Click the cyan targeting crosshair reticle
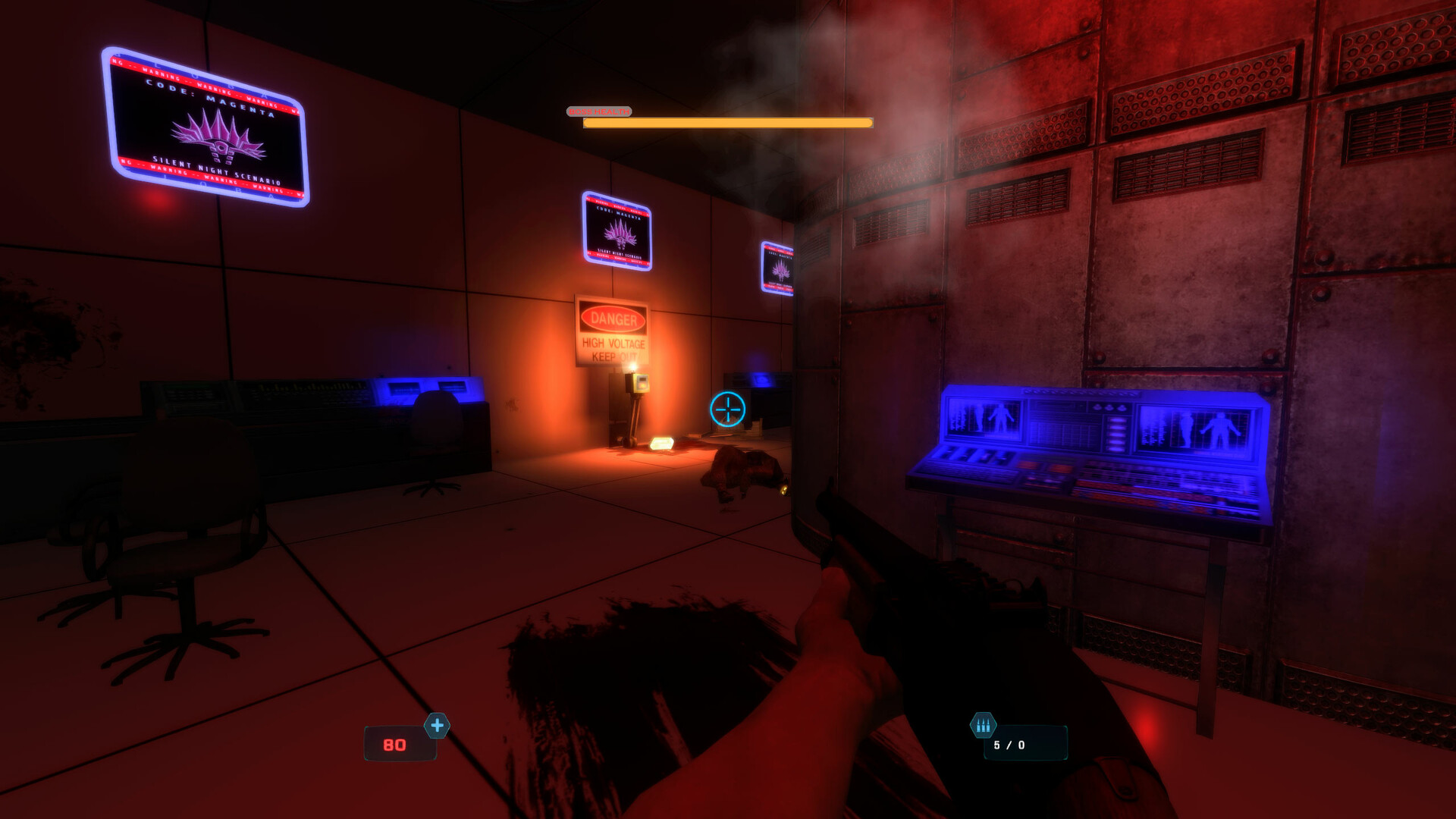The height and width of the screenshot is (819, 1456). 730,408
